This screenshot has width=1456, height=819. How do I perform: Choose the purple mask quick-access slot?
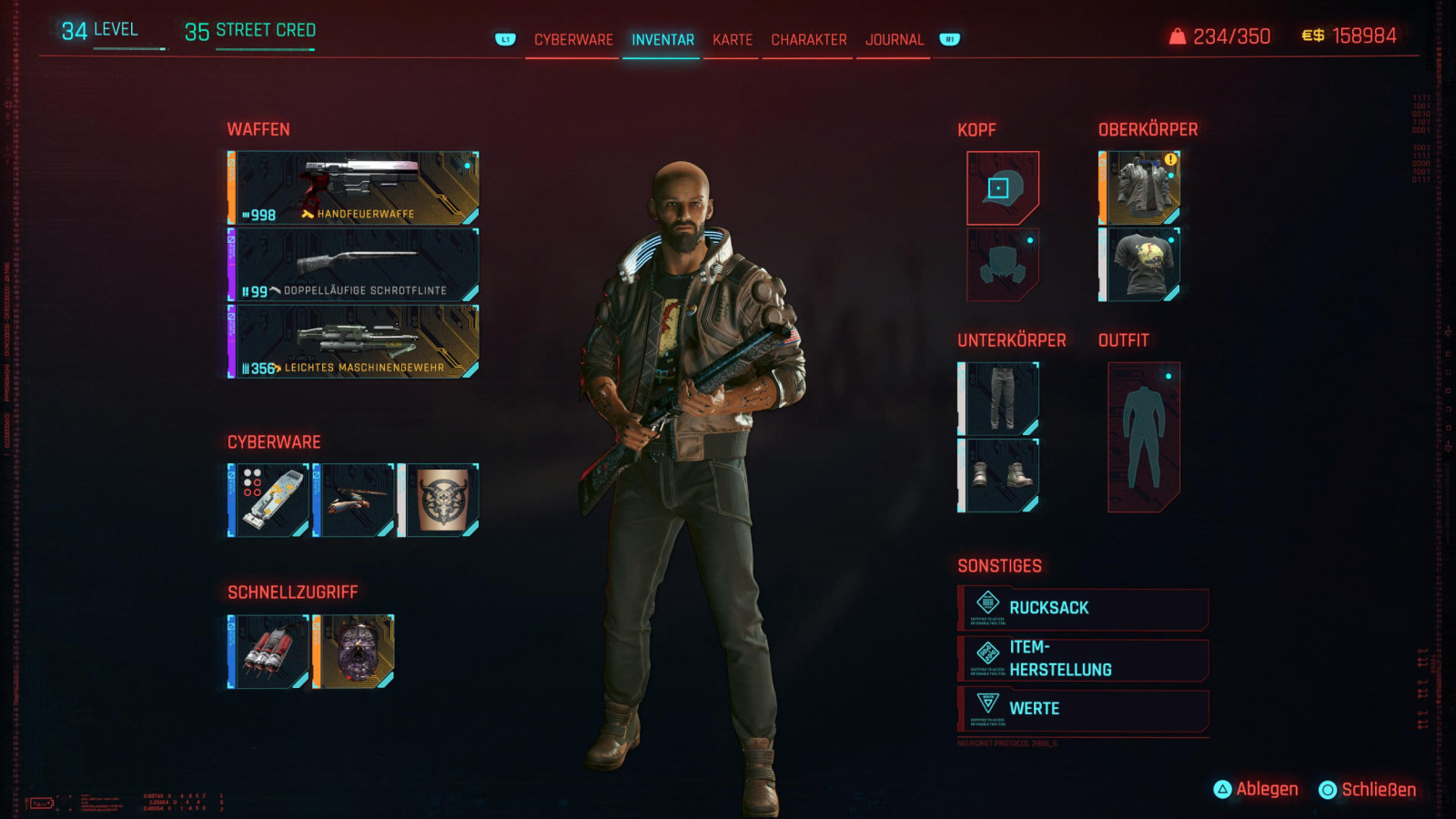pyautogui.click(x=354, y=651)
